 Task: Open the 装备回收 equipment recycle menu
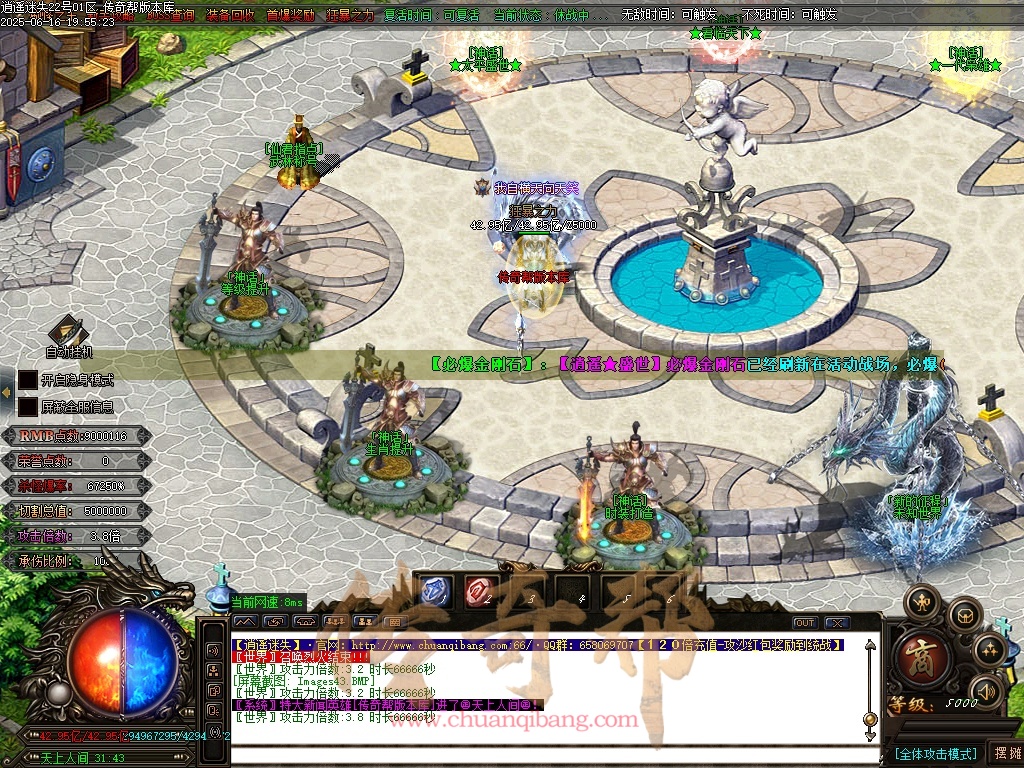click(229, 16)
